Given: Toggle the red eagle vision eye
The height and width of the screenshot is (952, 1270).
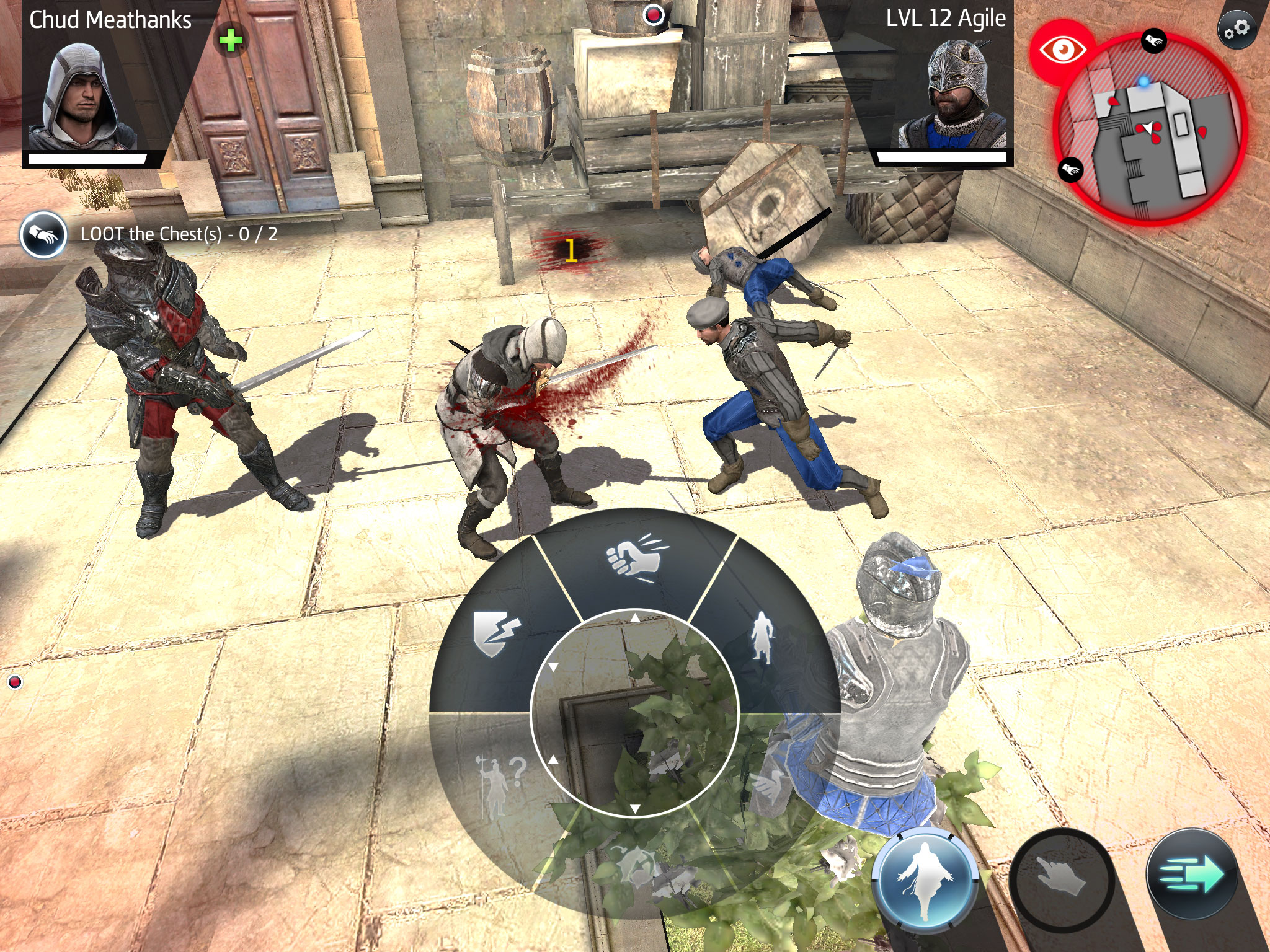Looking at the screenshot, I should (1062, 50).
